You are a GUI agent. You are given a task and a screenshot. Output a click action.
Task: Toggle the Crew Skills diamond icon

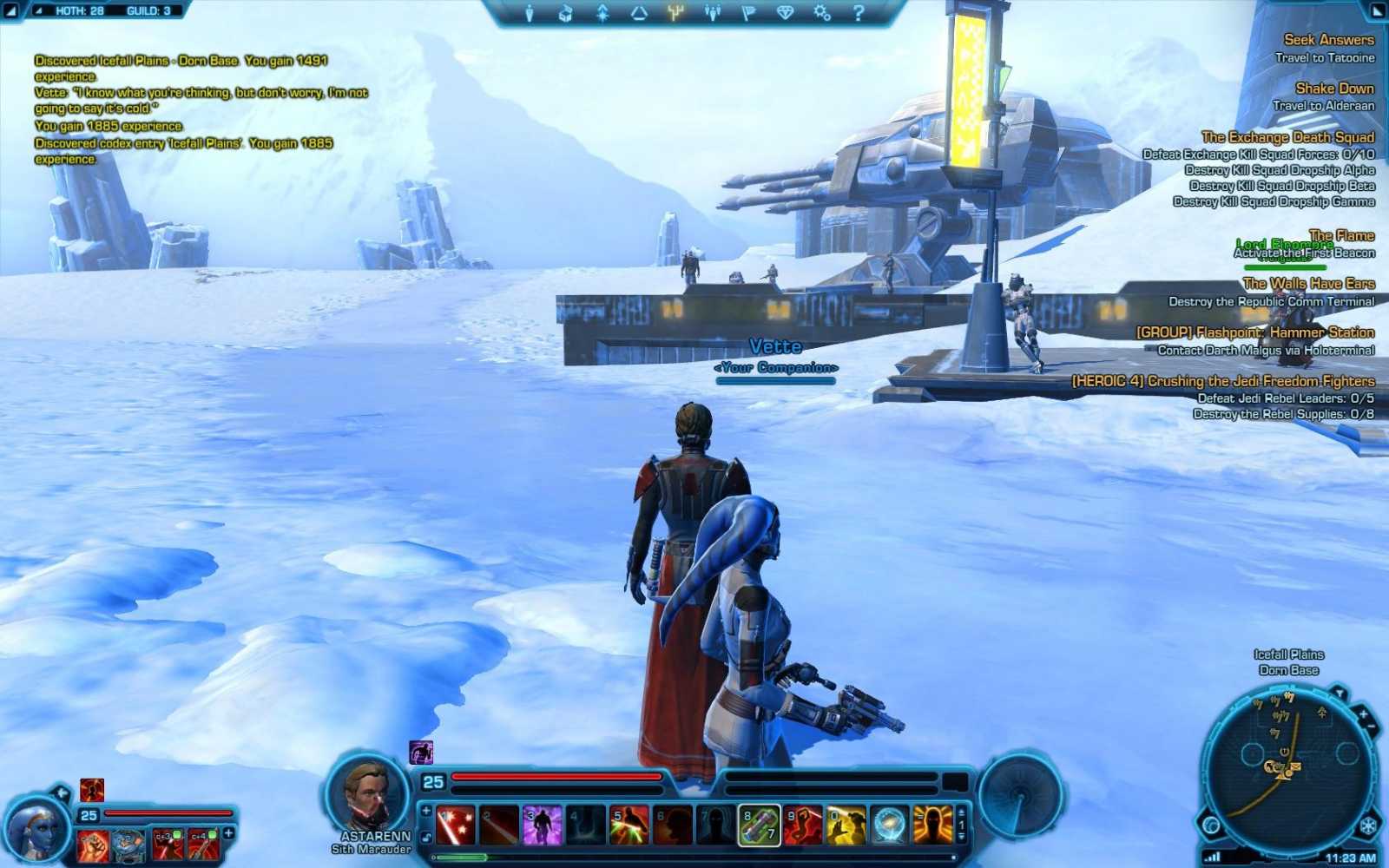[x=785, y=13]
